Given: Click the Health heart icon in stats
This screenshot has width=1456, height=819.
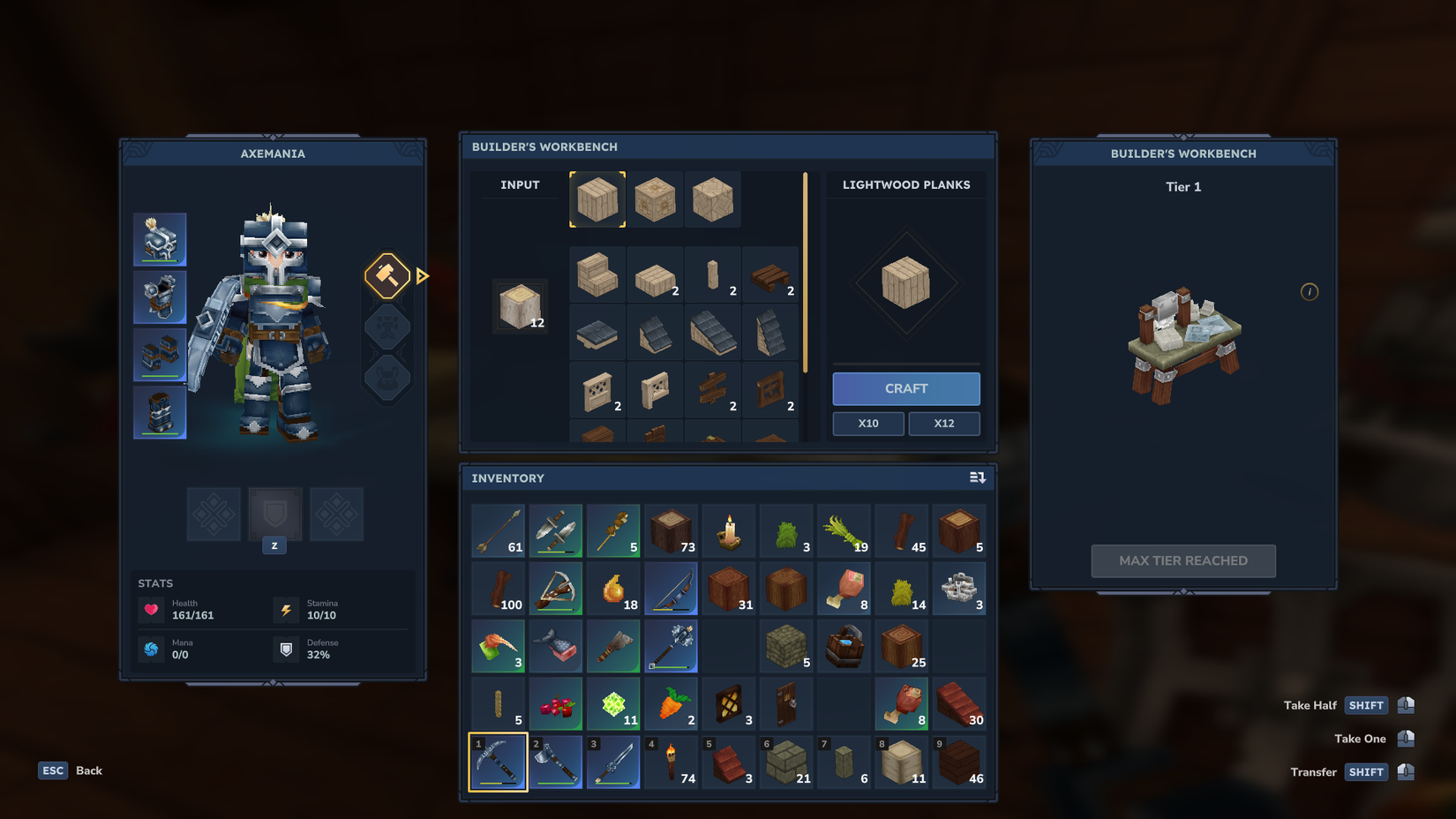Looking at the screenshot, I should click(x=153, y=610).
